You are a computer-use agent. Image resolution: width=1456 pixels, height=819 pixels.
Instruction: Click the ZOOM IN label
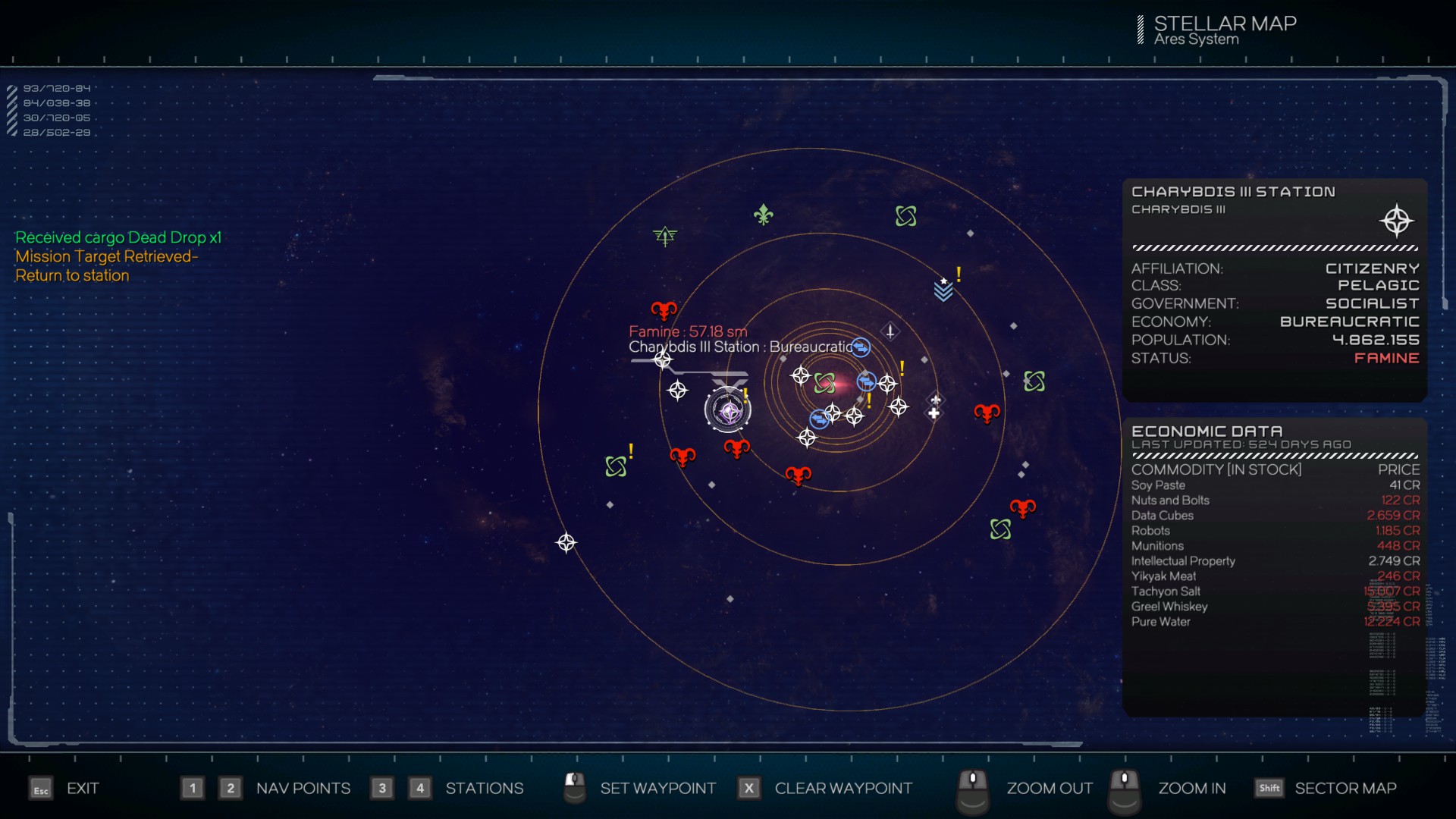(1191, 789)
